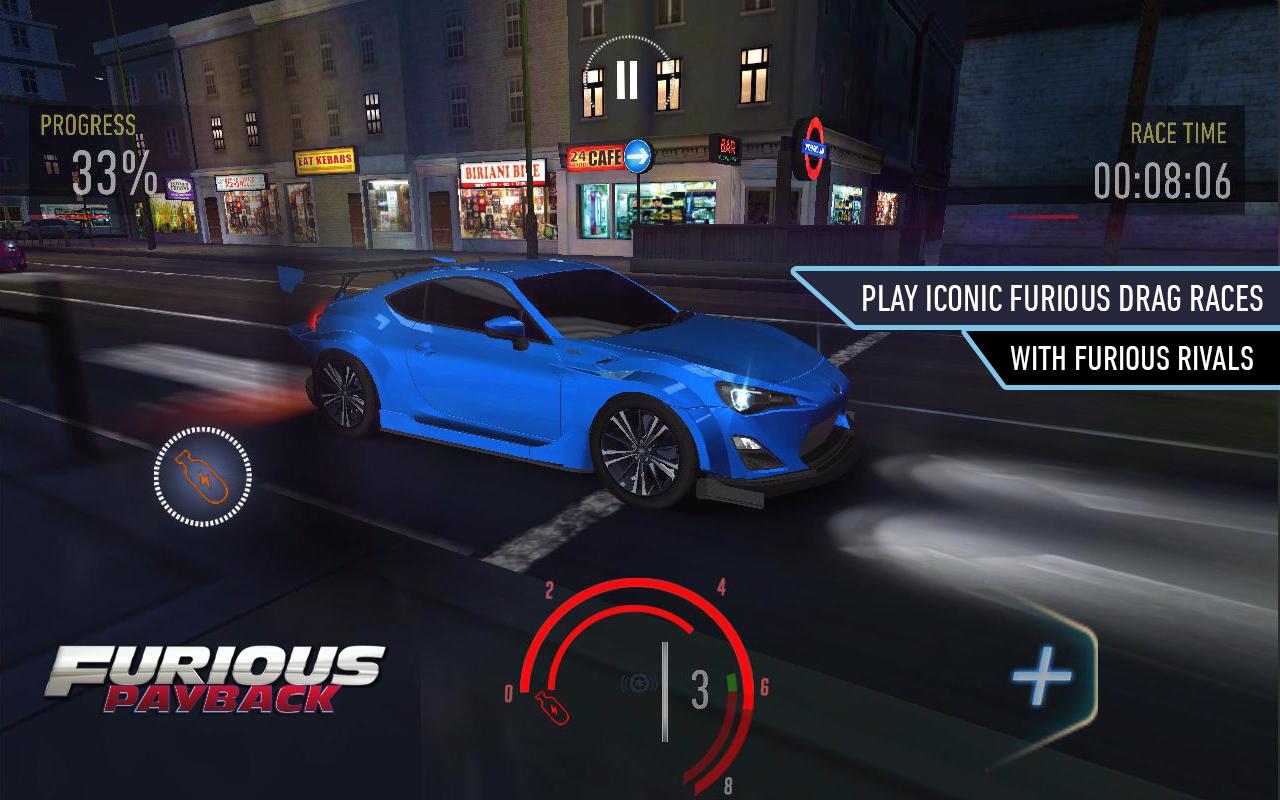Tap the dashed circle surrounding the nitro button
The height and width of the screenshot is (800, 1280).
pos(200,477)
